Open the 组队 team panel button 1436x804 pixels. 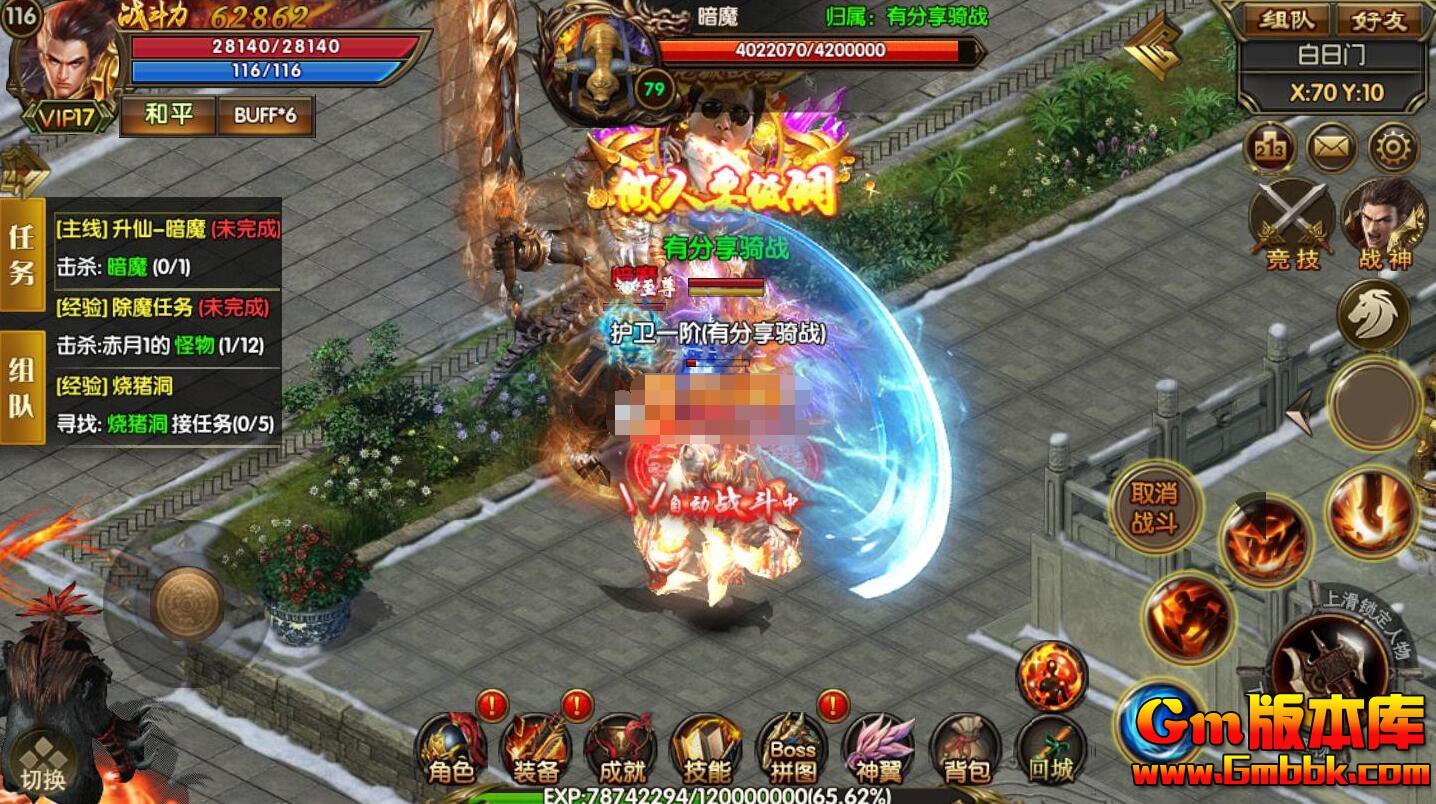click(x=1286, y=19)
